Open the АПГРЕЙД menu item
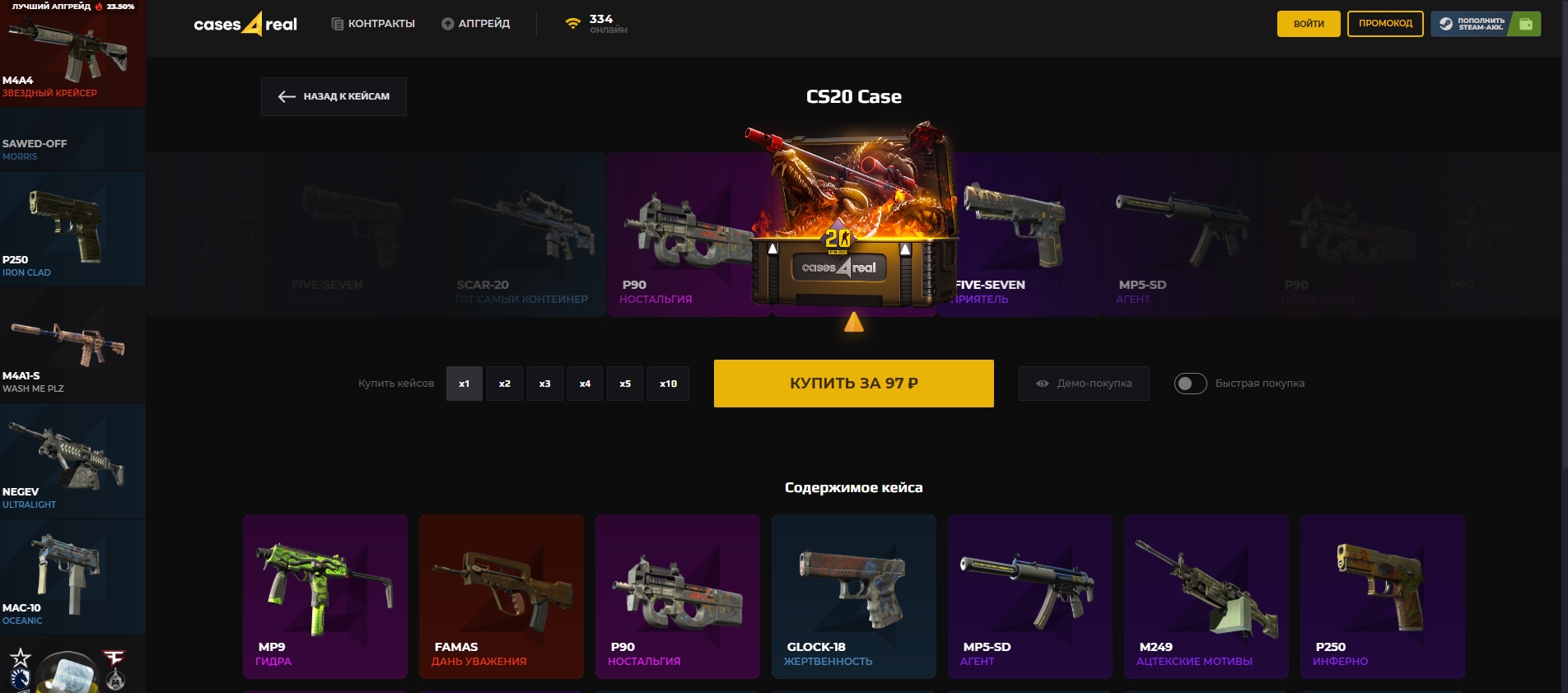The height and width of the screenshot is (693, 1568). click(486, 24)
